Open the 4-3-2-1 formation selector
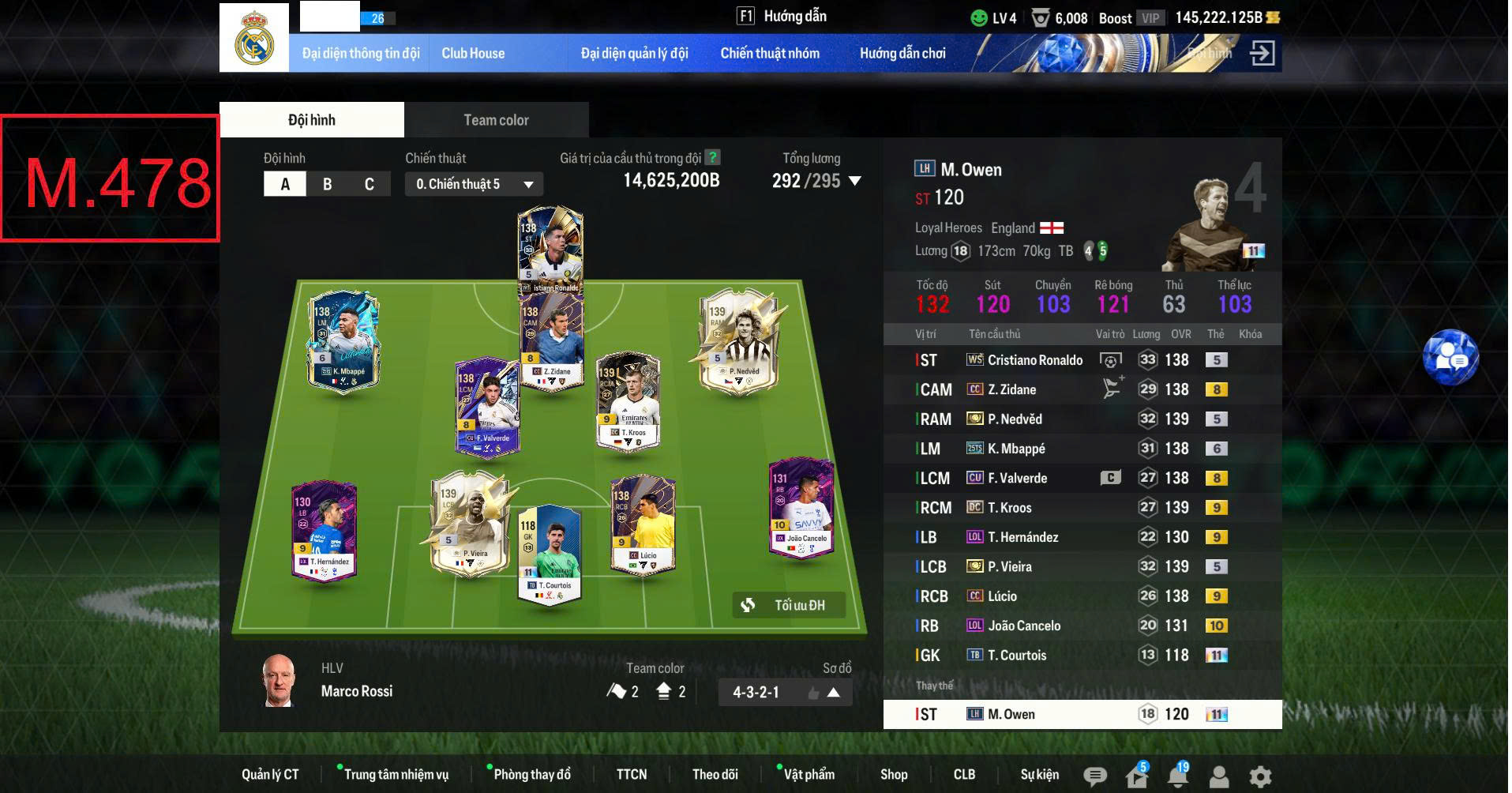The width and height of the screenshot is (1512, 793). coord(754,692)
